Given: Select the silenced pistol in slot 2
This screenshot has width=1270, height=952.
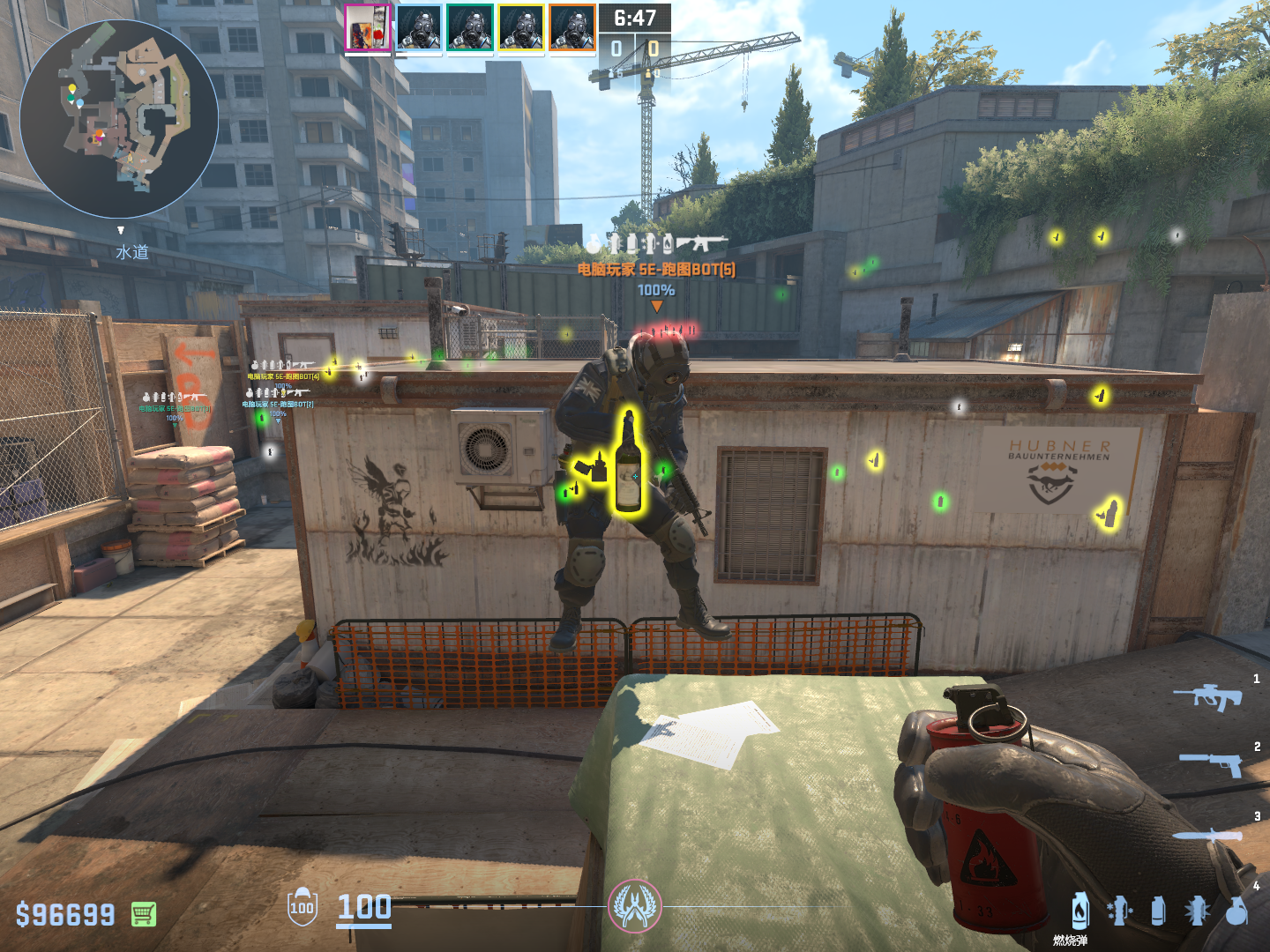Looking at the screenshot, I should pyautogui.click(x=1211, y=763).
